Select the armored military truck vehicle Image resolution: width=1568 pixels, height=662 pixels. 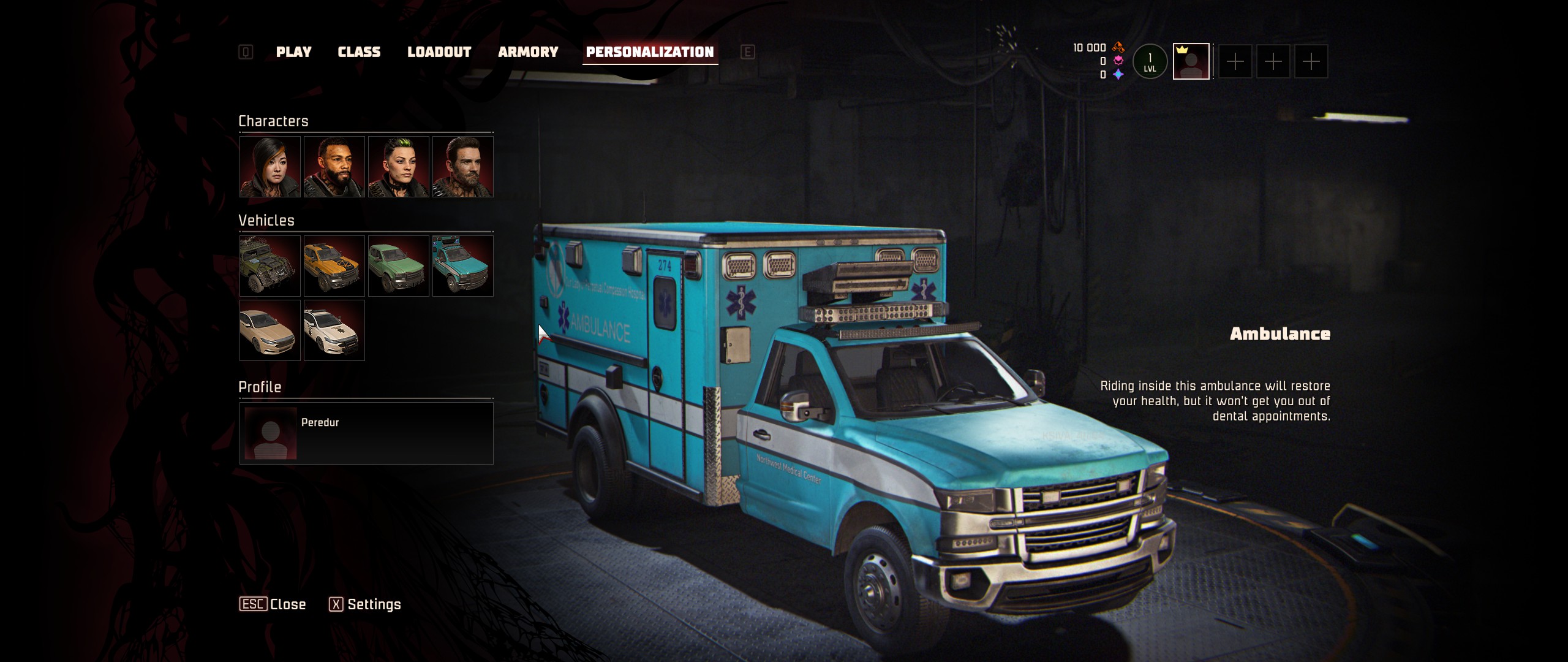(270, 266)
